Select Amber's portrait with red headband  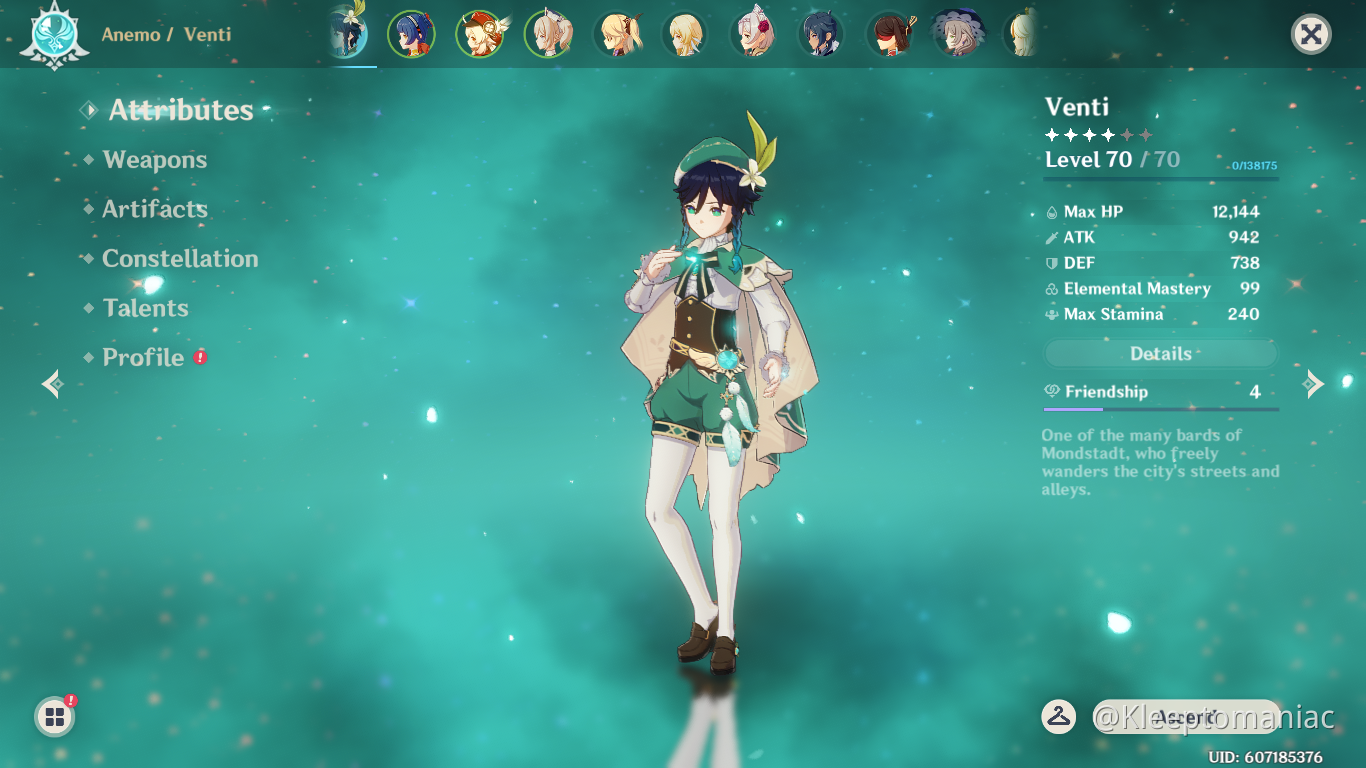tap(889, 35)
